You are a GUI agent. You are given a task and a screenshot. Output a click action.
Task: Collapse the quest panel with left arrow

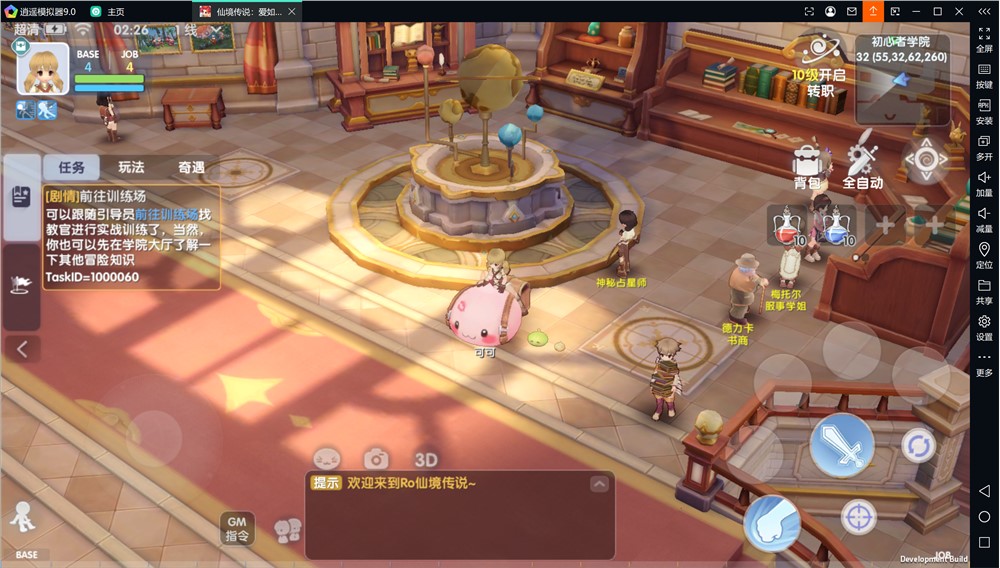(22, 349)
